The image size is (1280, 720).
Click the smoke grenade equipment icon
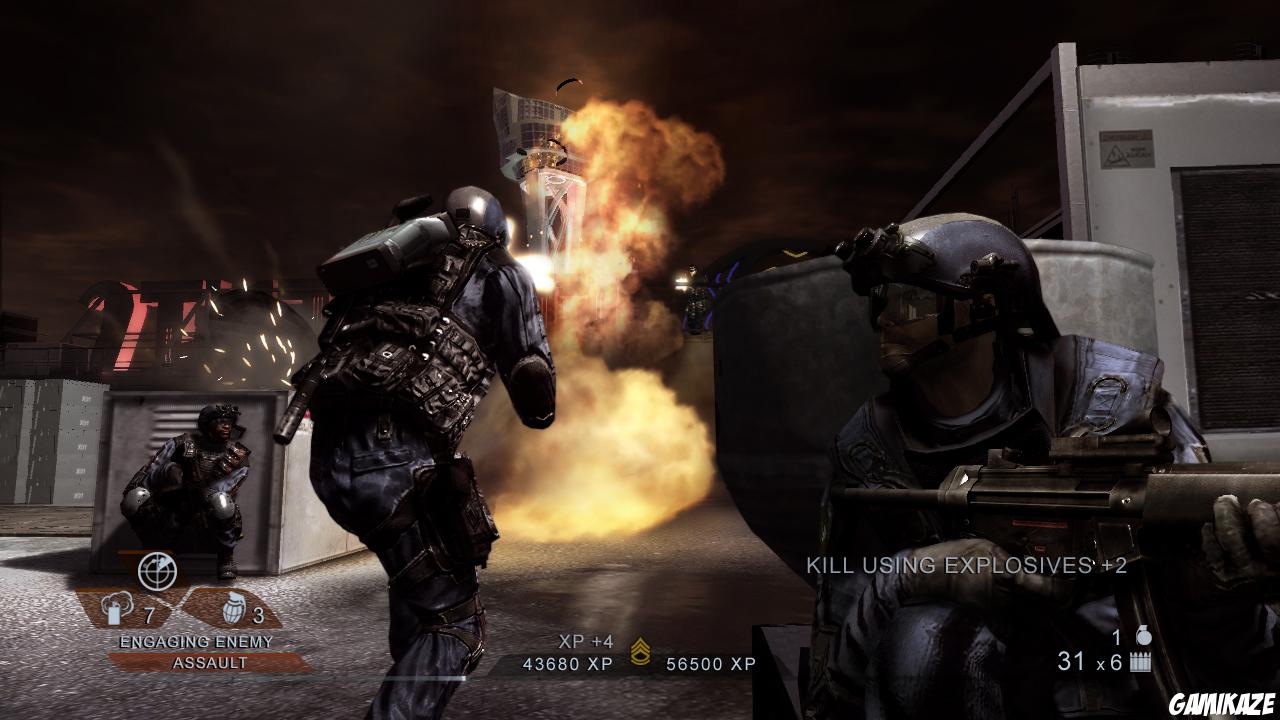117,605
